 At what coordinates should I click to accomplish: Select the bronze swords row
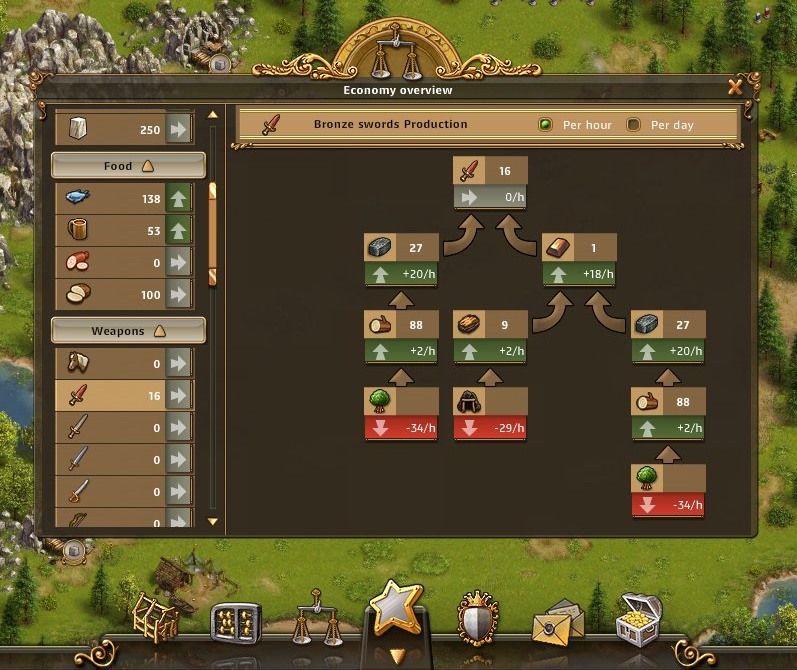[122, 396]
